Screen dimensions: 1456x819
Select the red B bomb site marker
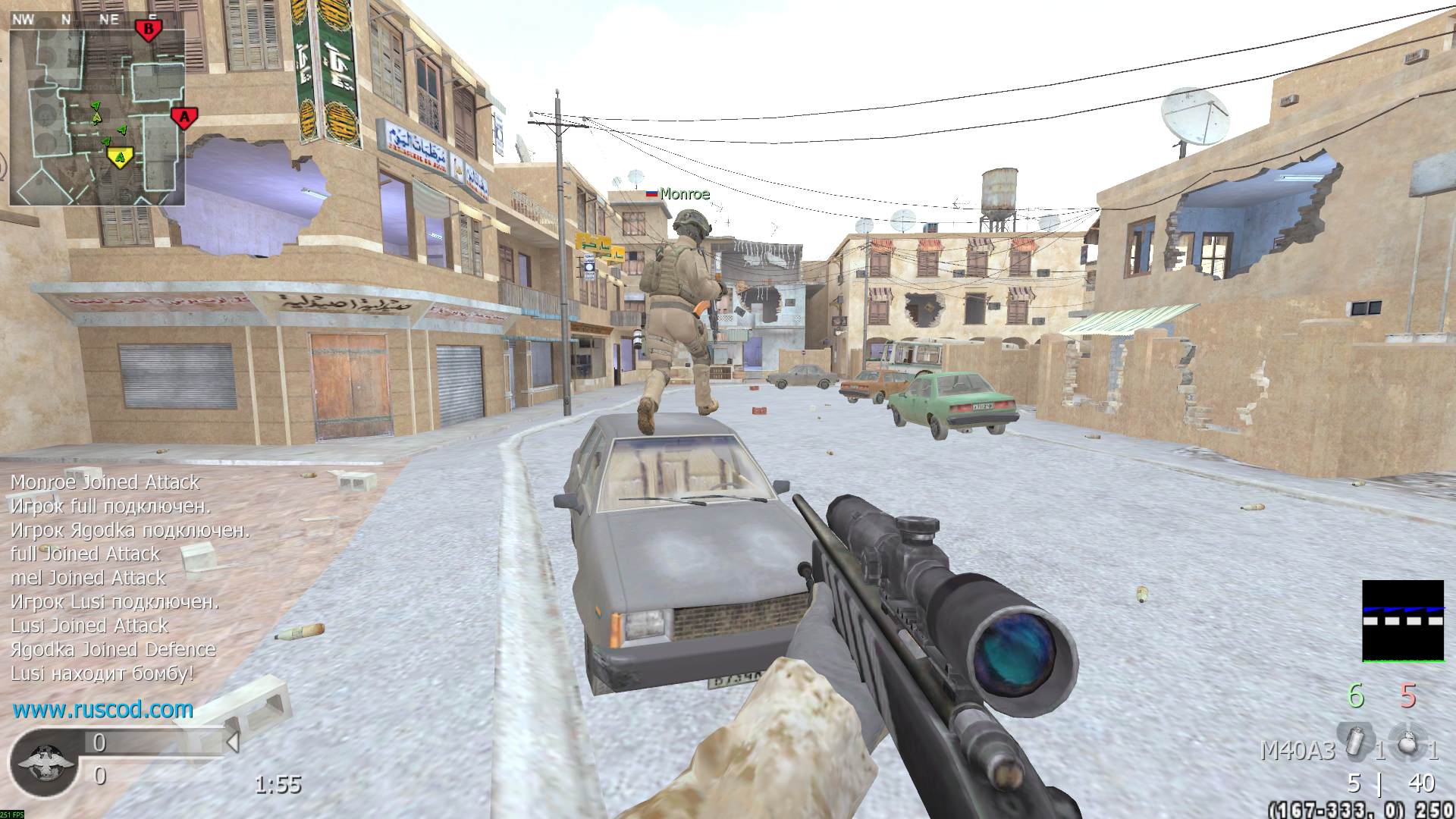(x=149, y=30)
